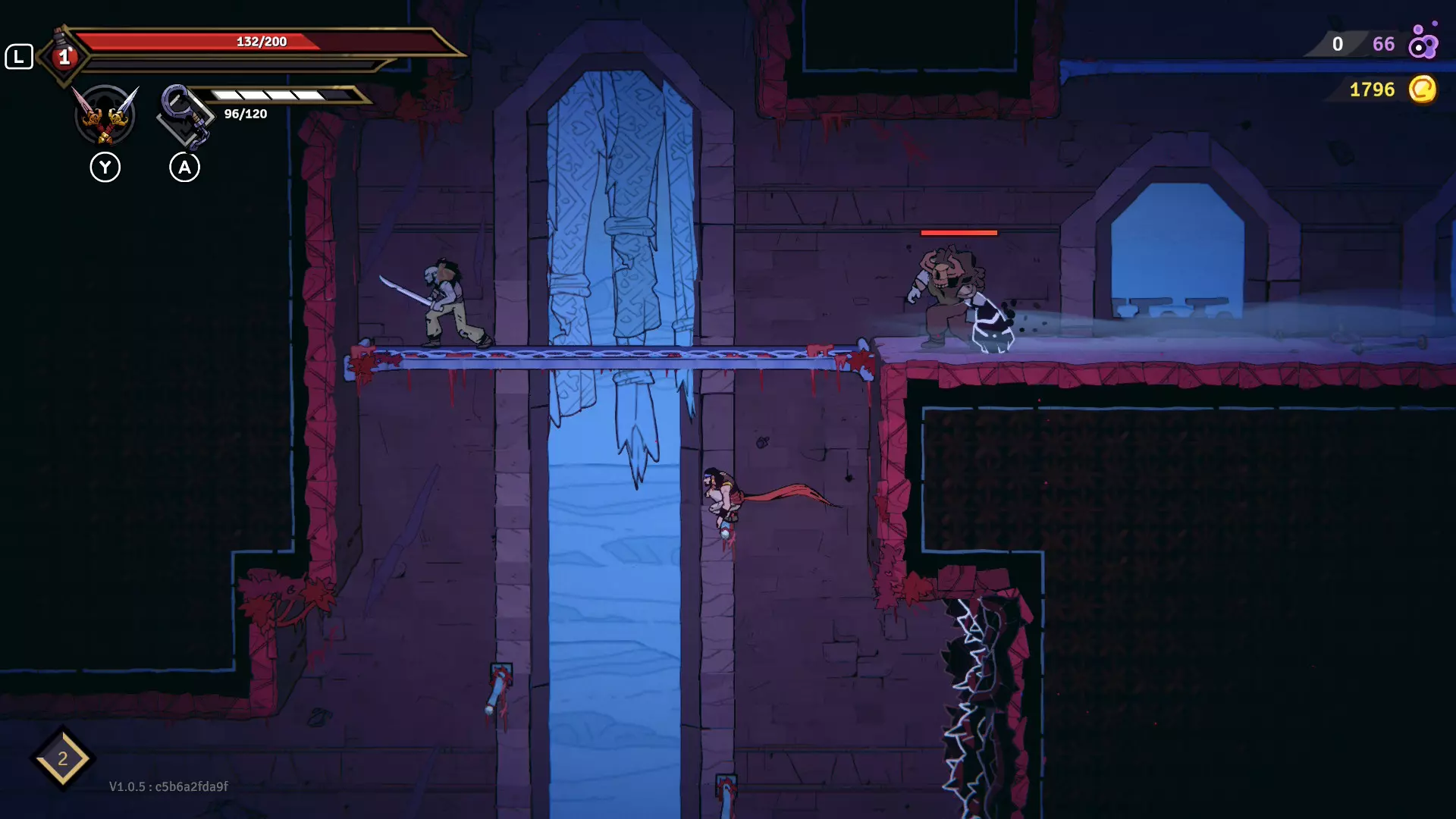Activate the secondary tool icon beside the daggers
This screenshot has height=819, width=1456.
(x=184, y=116)
